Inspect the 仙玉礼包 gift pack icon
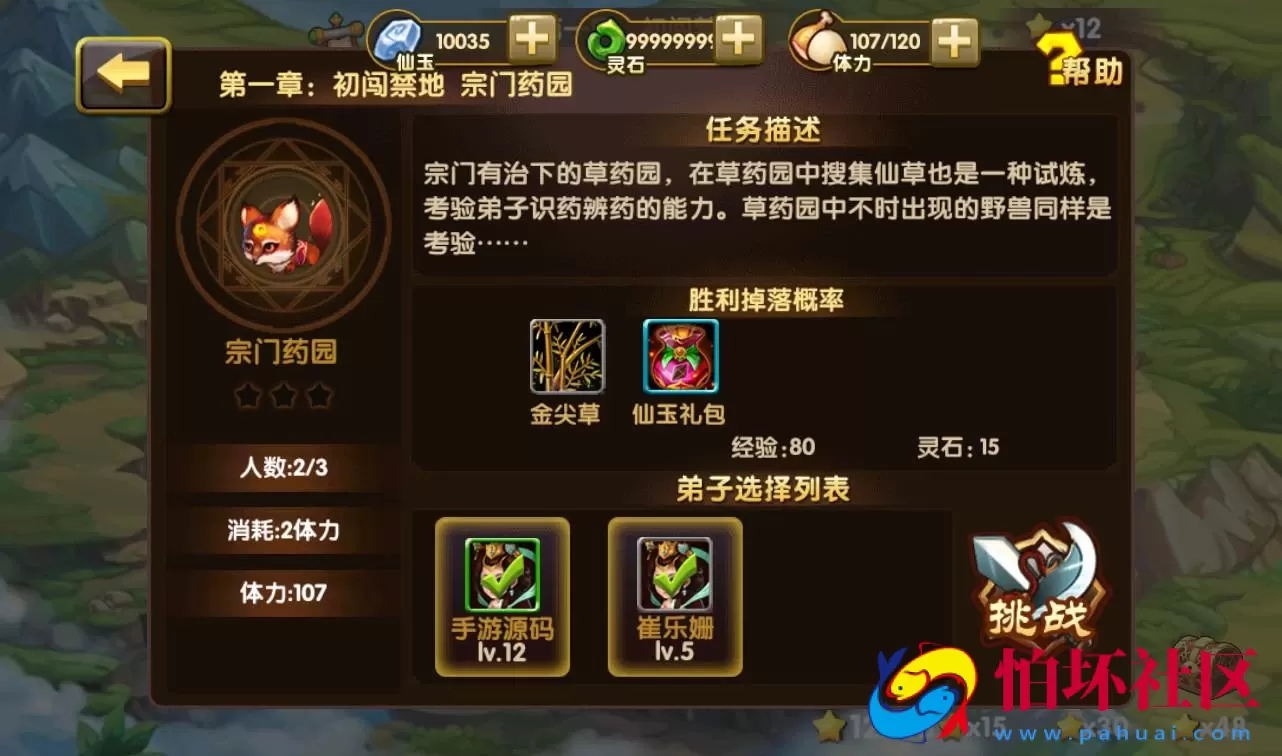Screen dimensions: 1282x756 679,357
